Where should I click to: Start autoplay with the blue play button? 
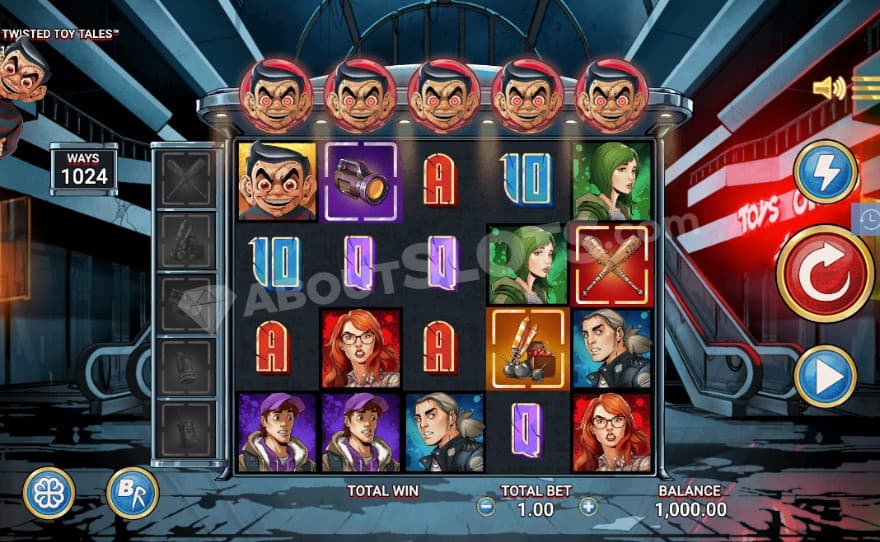[825, 376]
